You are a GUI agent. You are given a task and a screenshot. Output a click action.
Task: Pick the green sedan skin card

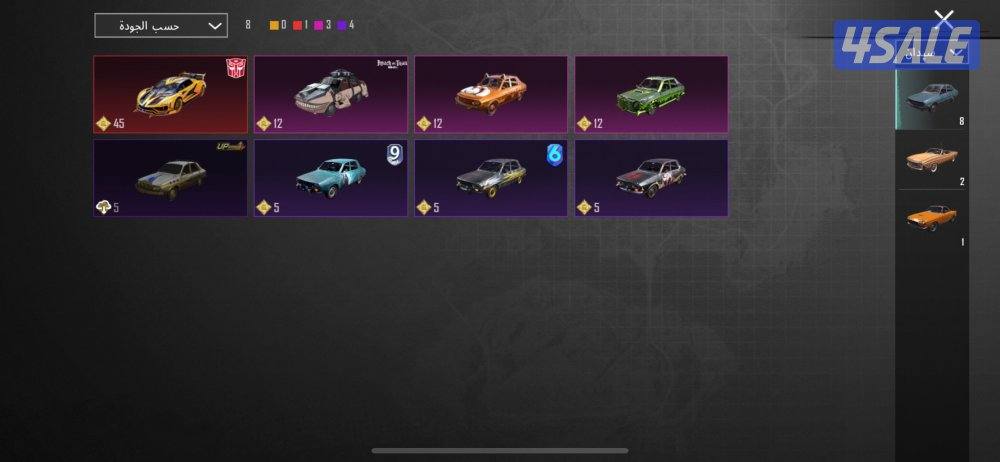(651, 94)
